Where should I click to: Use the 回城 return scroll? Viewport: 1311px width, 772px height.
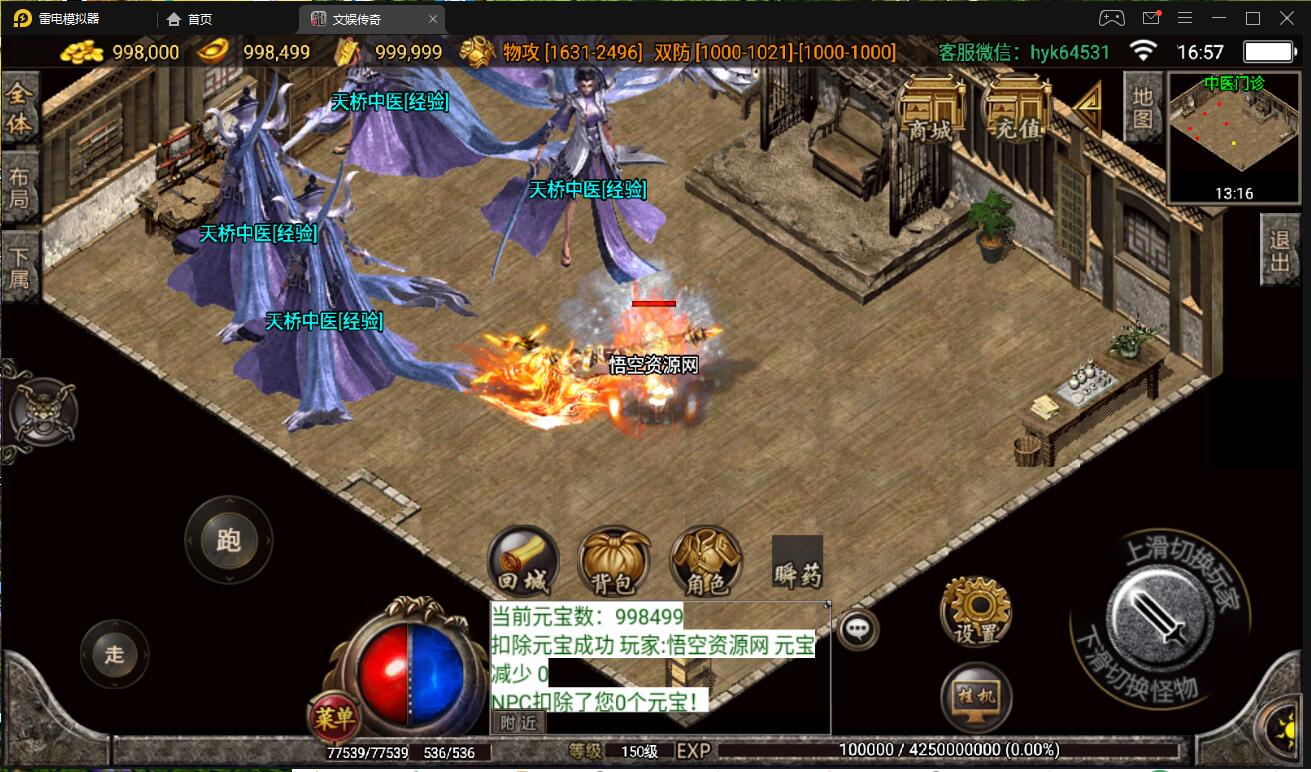[x=523, y=562]
